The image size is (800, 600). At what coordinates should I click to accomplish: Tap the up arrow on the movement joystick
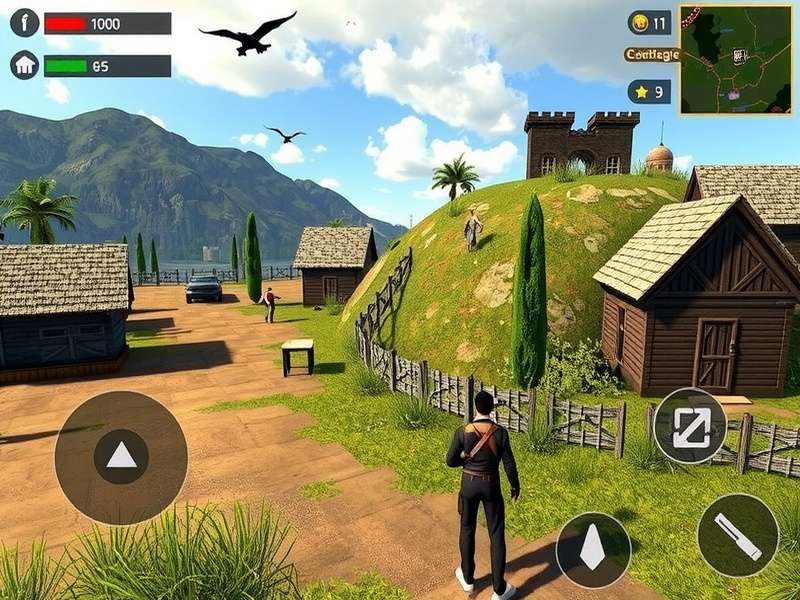pyautogui.click(x=121, y=456)
